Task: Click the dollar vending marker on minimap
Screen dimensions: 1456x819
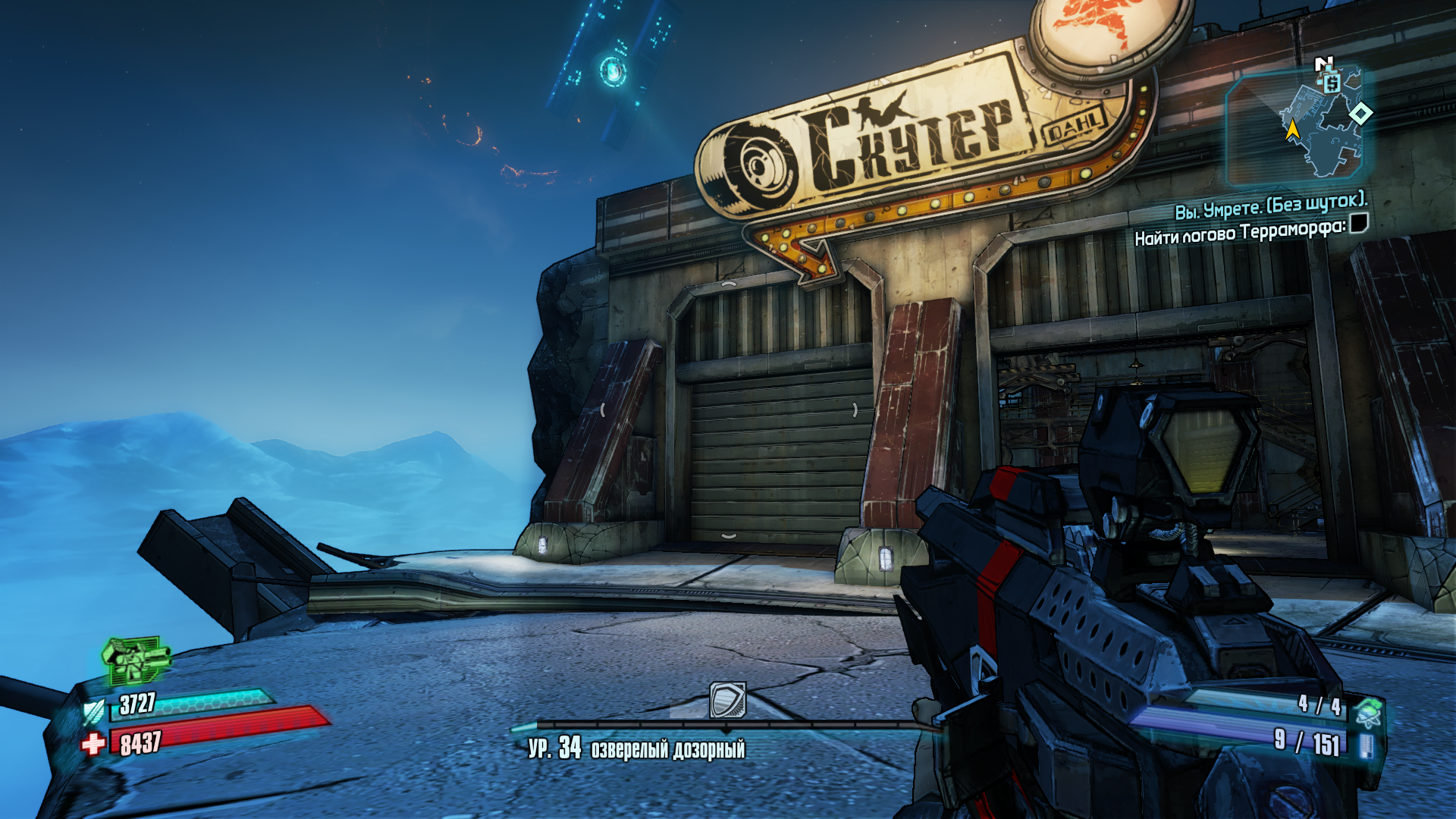Action: (x=1332, y=83)
